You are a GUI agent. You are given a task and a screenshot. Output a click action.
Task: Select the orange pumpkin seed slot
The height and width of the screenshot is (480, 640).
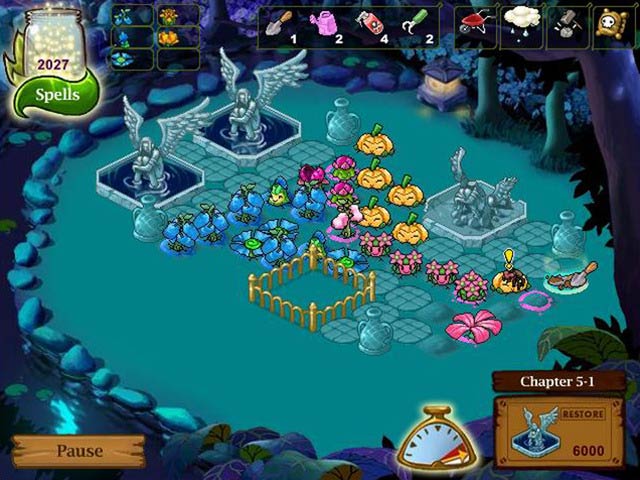point(168,37)
